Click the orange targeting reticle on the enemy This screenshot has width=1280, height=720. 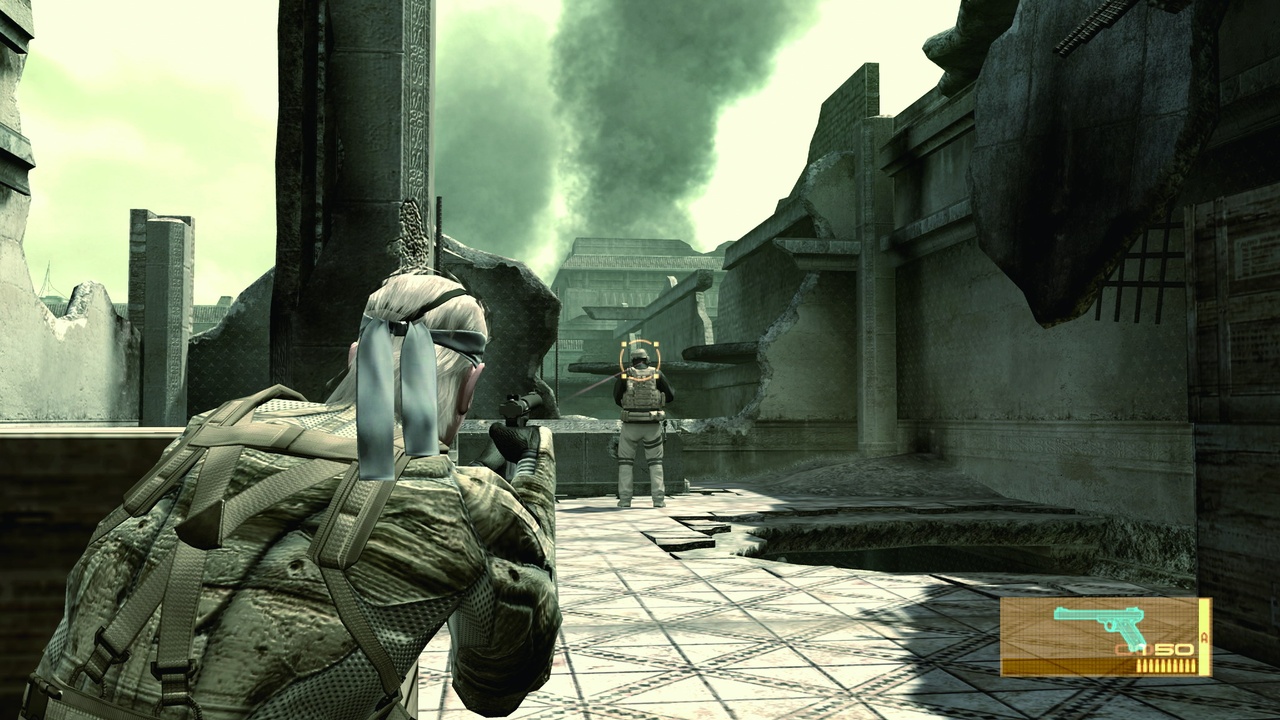tap(640, 360)
